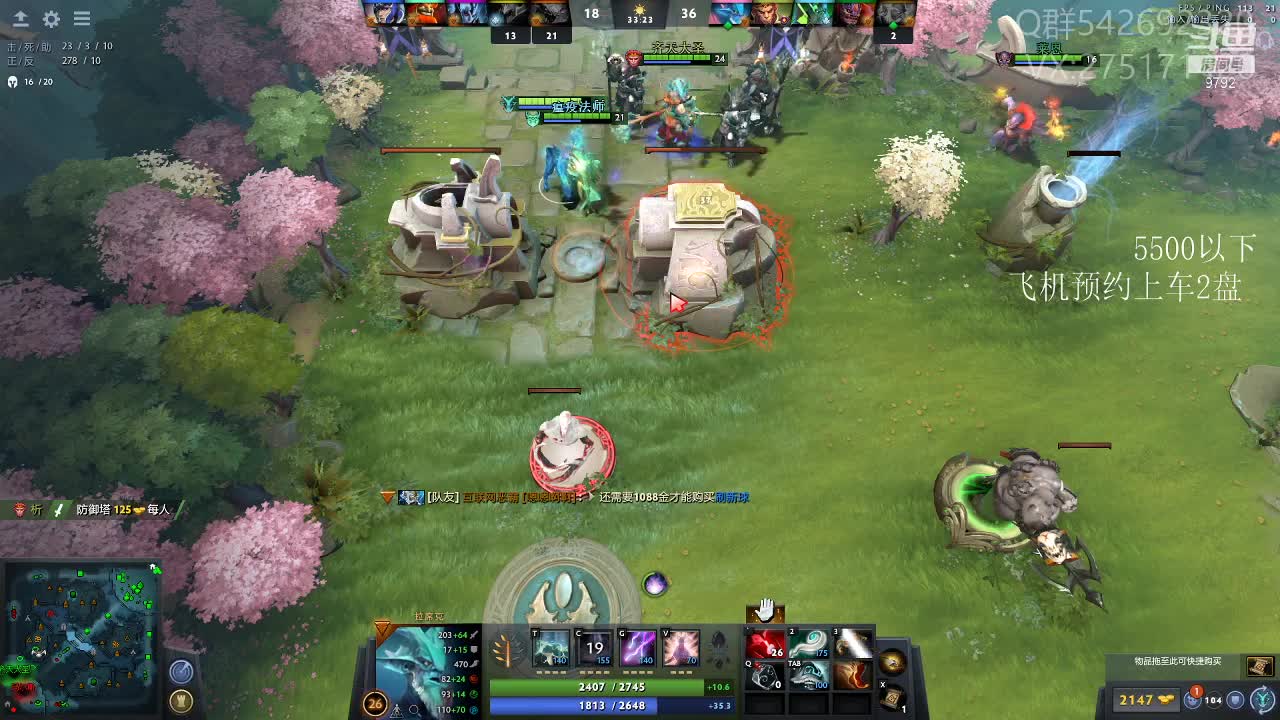
Task: Activate the Eul's Scepter item
Action: pos(809,645)
